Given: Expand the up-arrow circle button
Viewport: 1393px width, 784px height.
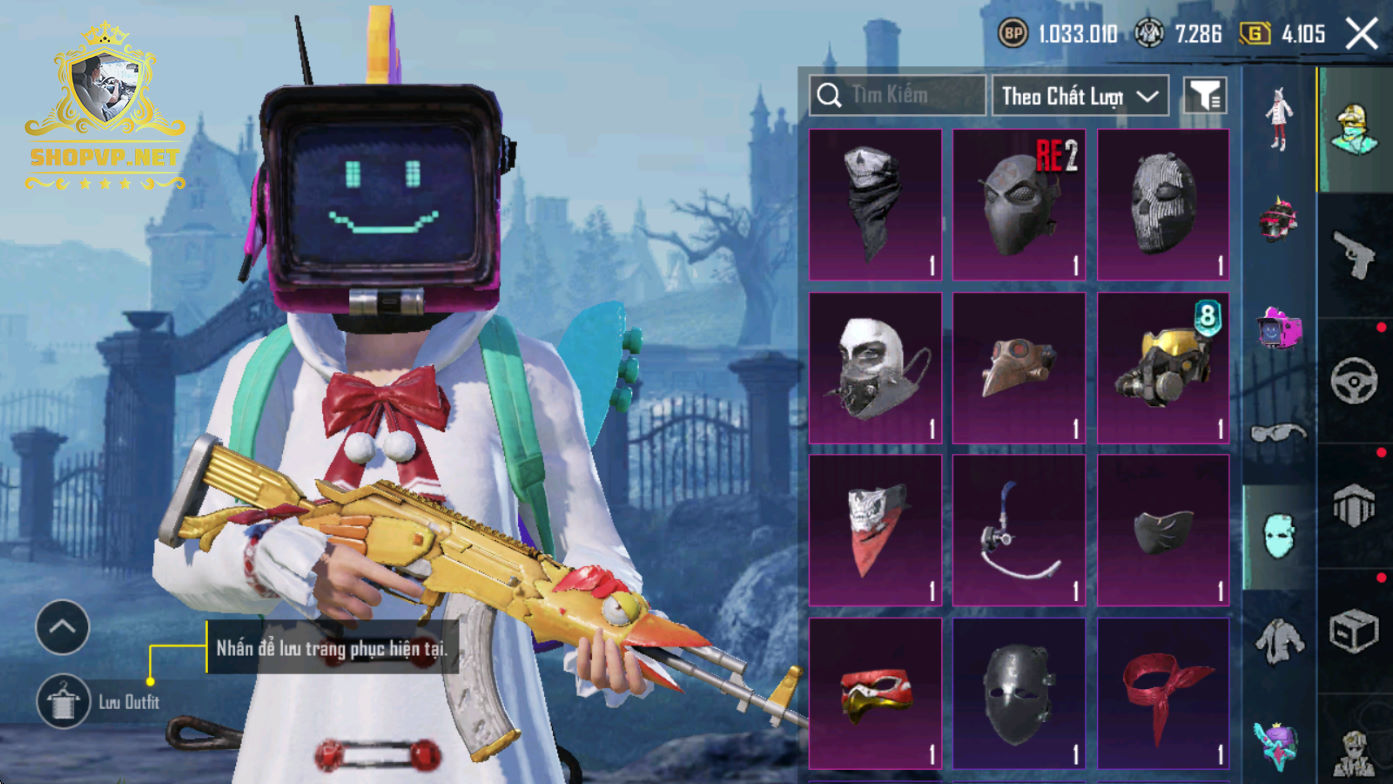Looking at the screenshot, I should pos(63,627).
